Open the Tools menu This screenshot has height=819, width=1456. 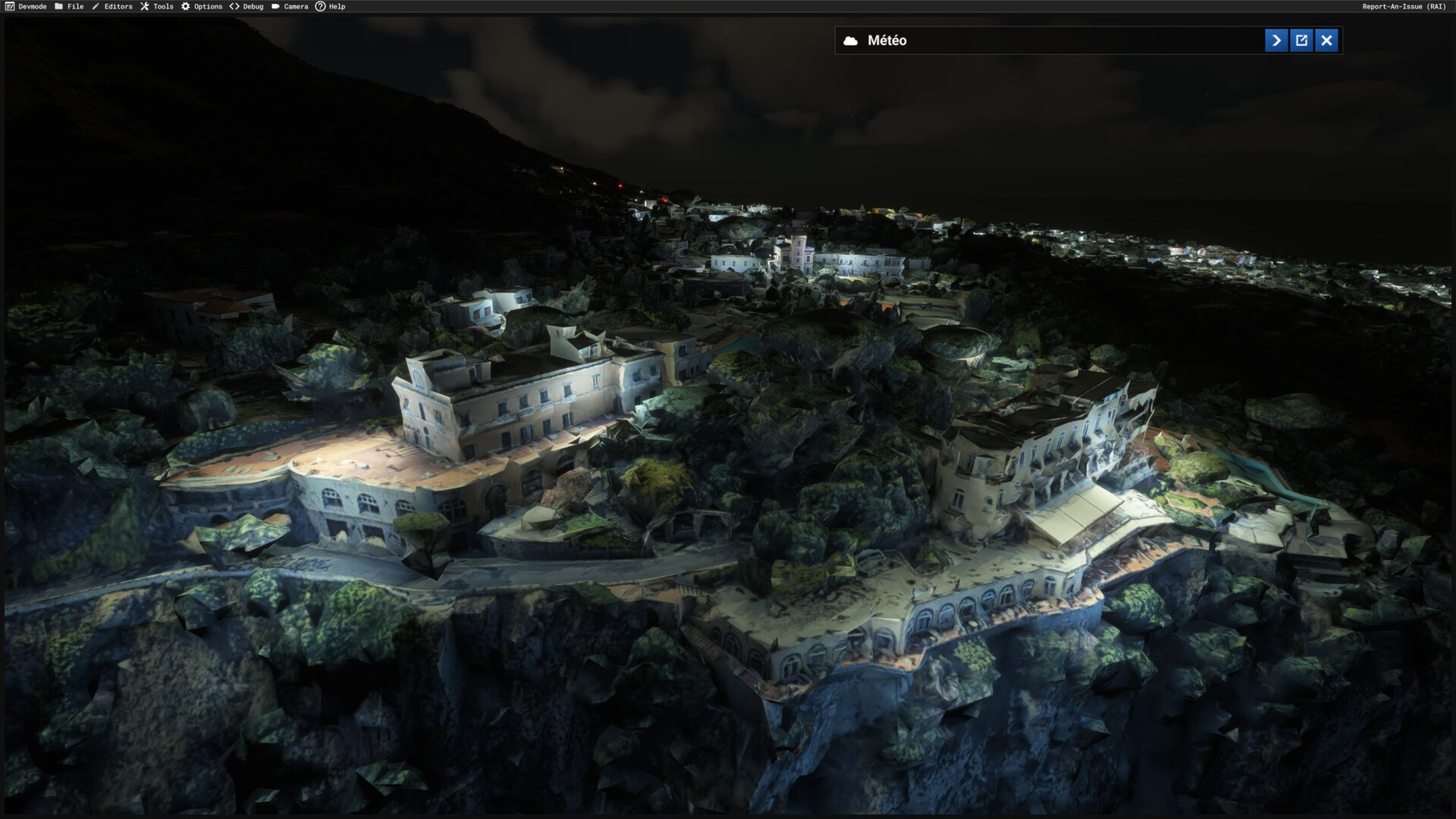157,6
